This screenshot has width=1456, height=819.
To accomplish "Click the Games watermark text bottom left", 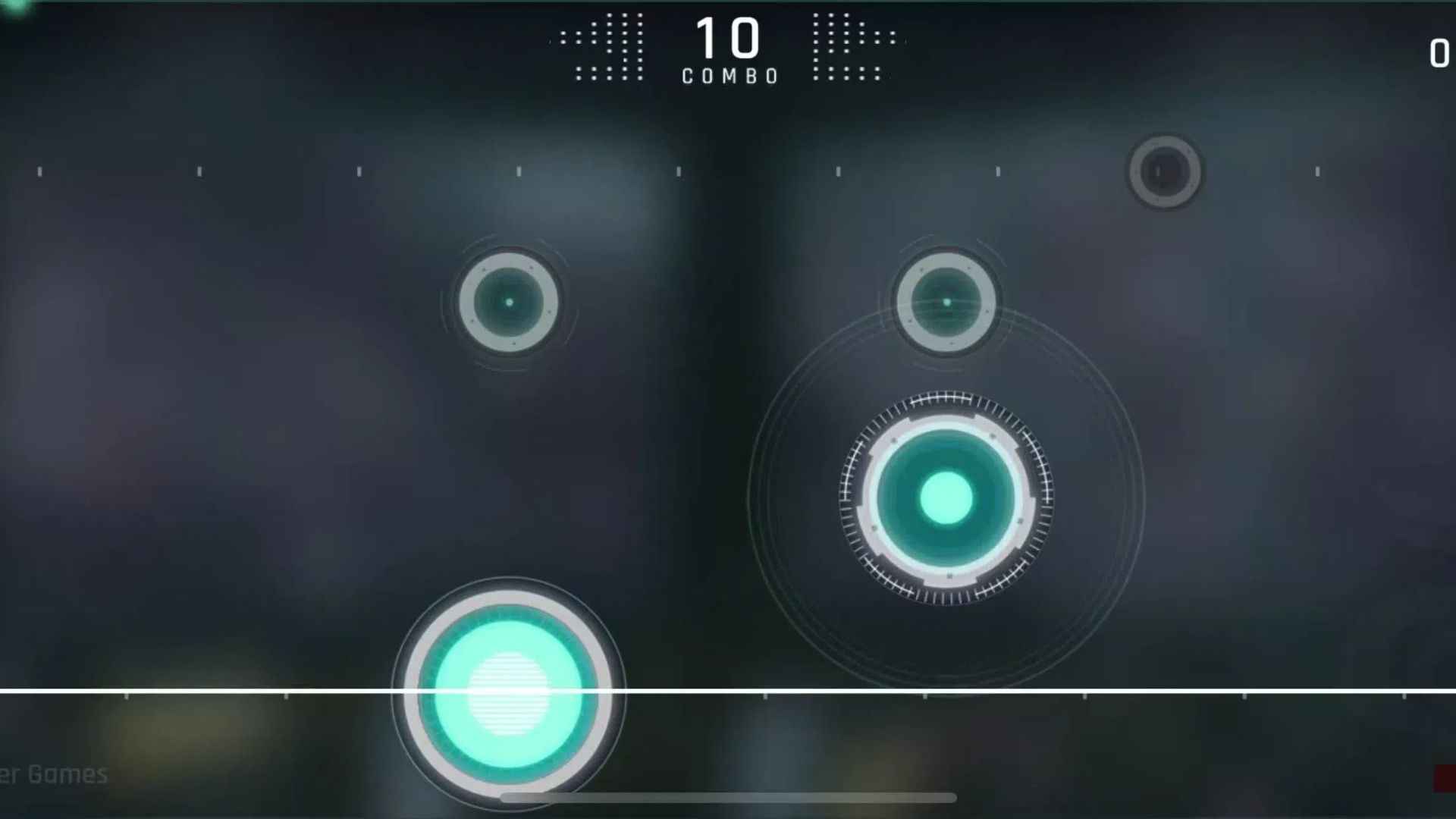I will tap(61, 775).
